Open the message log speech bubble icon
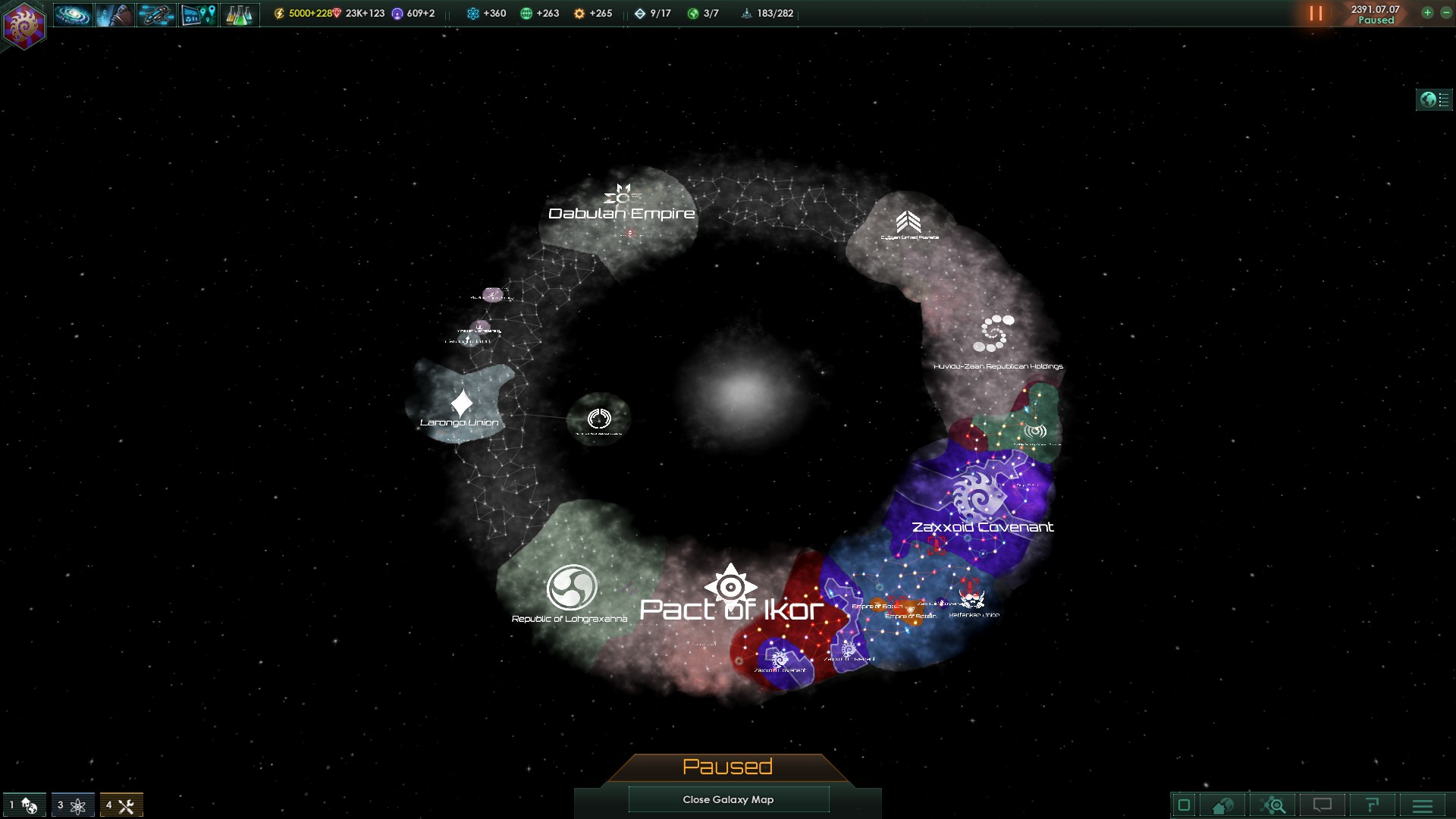Viewport: 1456px width, 819px height. click(1323, 805)
